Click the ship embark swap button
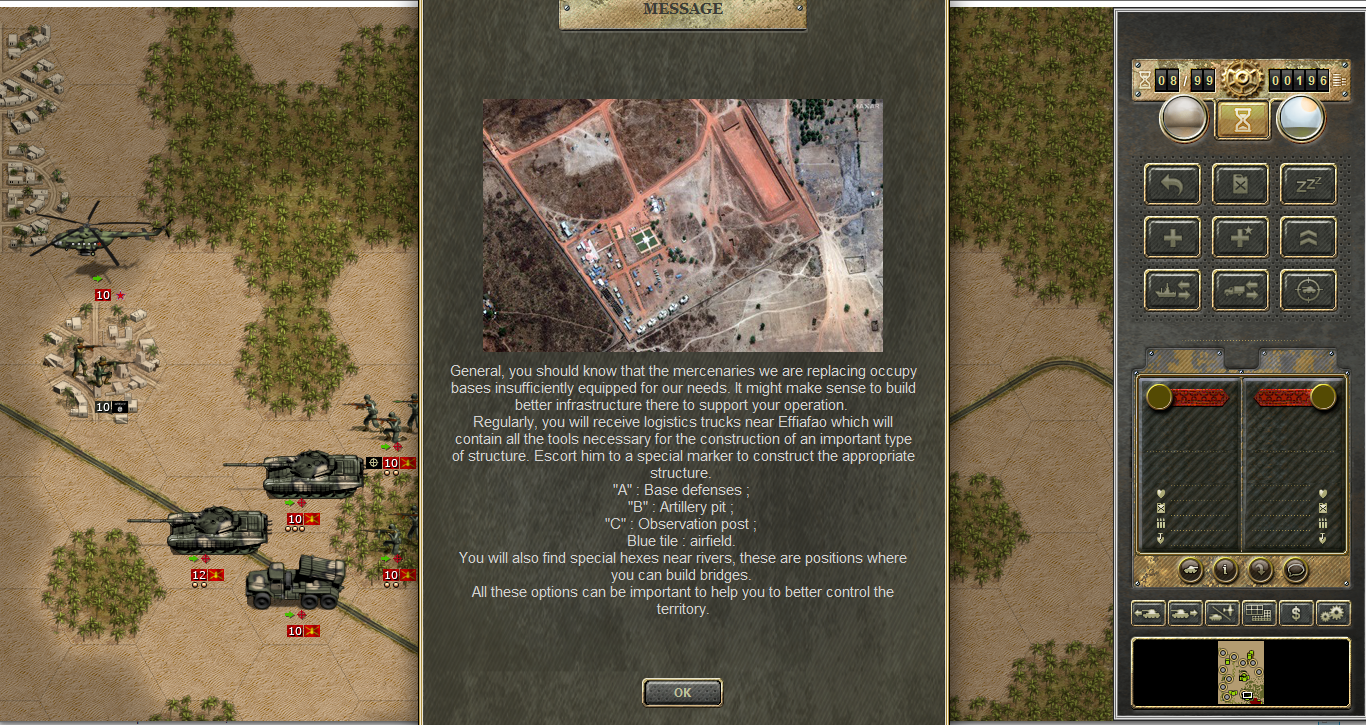Viewport: 1366px width, 725px height. [x=1172, y=290]
